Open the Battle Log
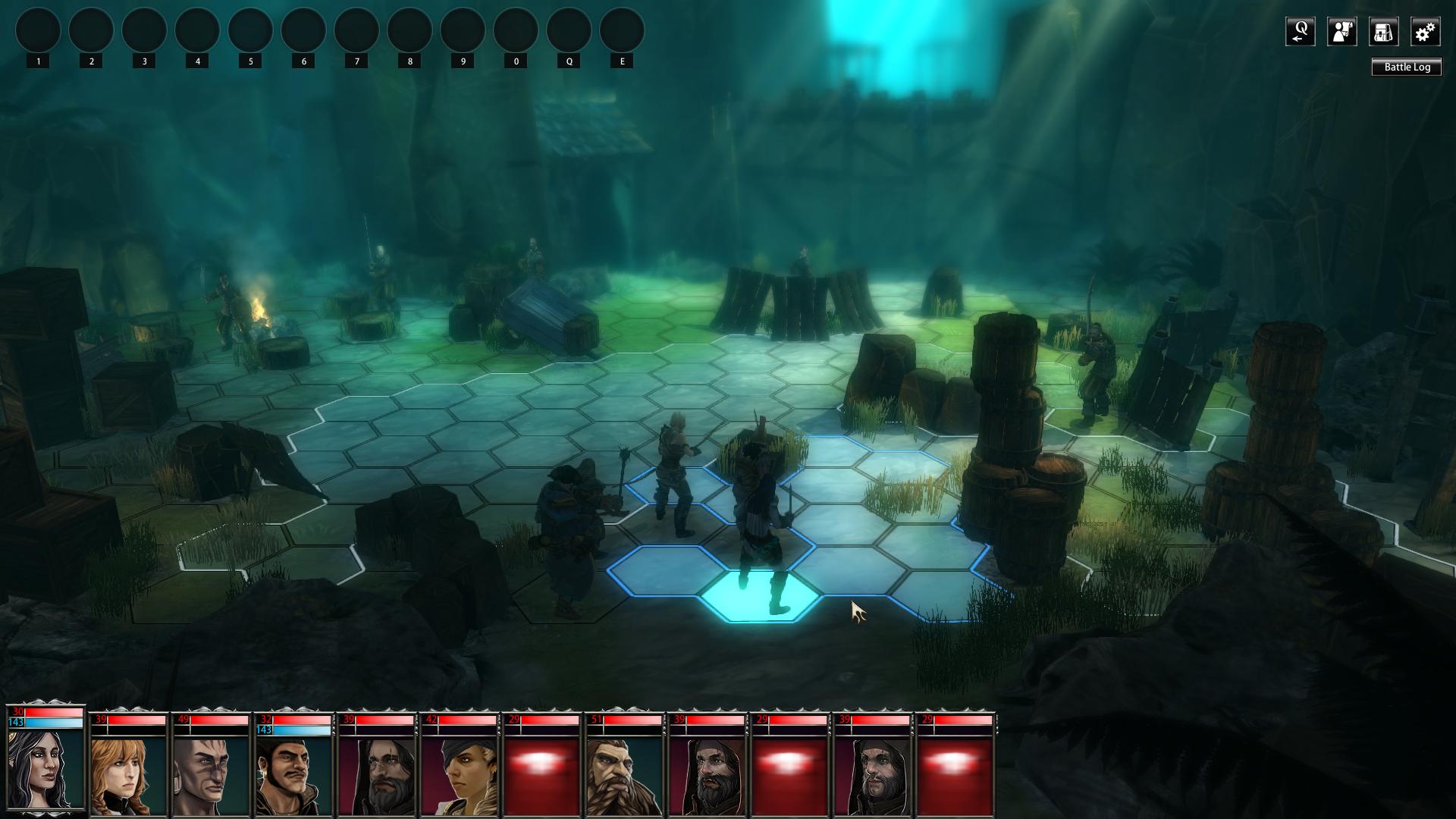 (1407, 67)
